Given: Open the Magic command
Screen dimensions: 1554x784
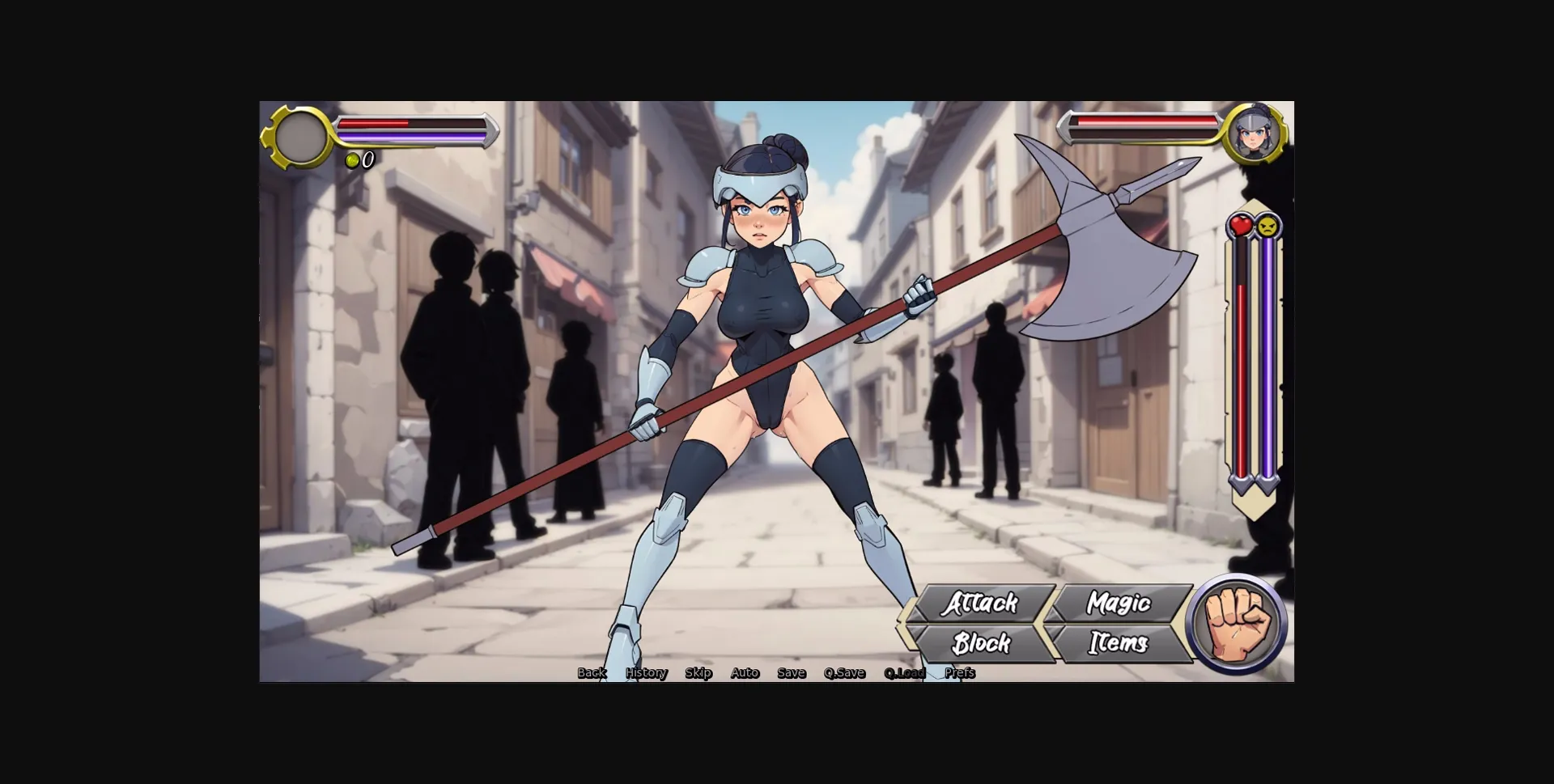Looking at the screenshot, I should [x=1120, y=604].
